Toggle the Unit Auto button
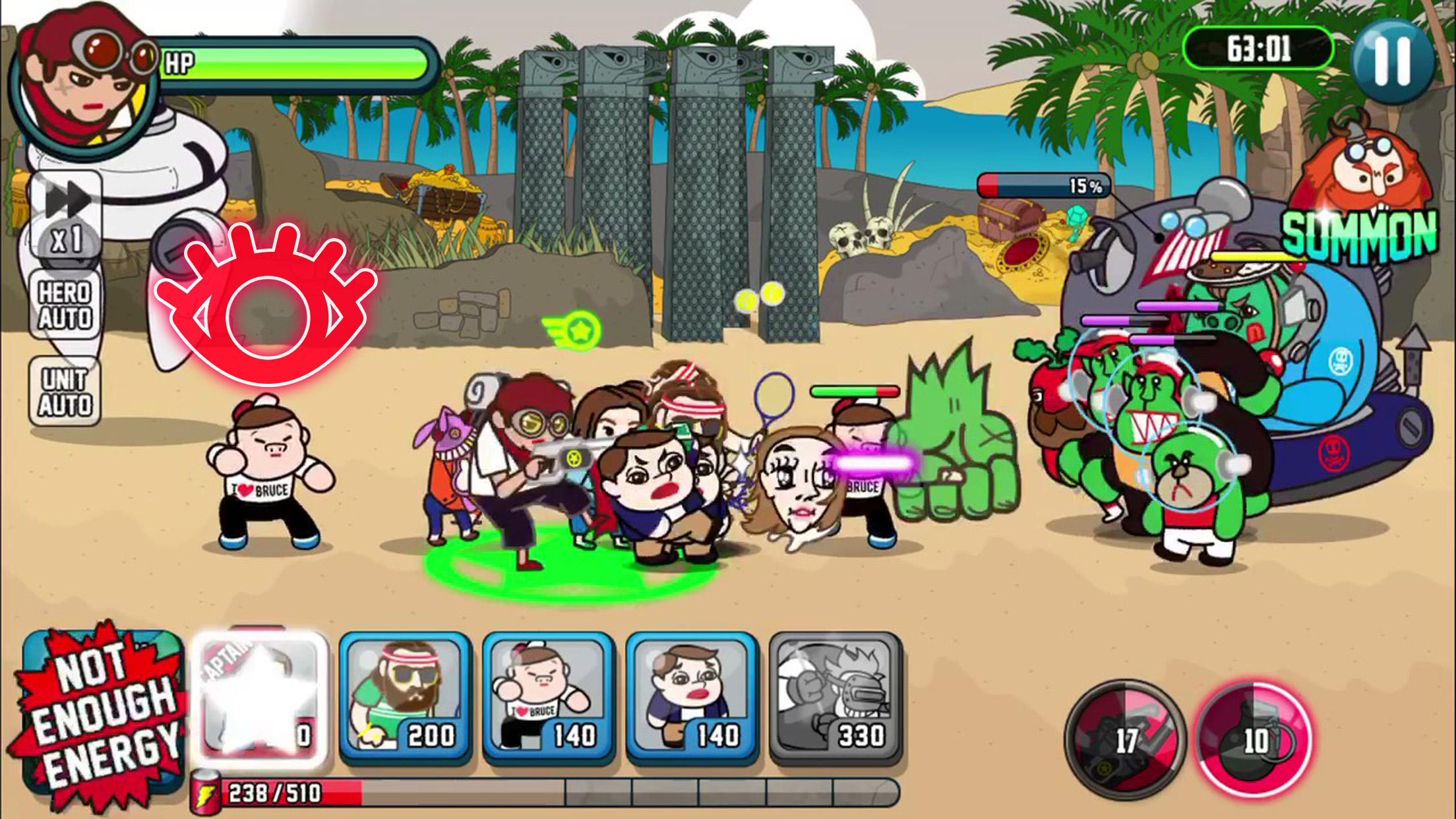This screenshot has height=819, width=1456. (65, 392)
